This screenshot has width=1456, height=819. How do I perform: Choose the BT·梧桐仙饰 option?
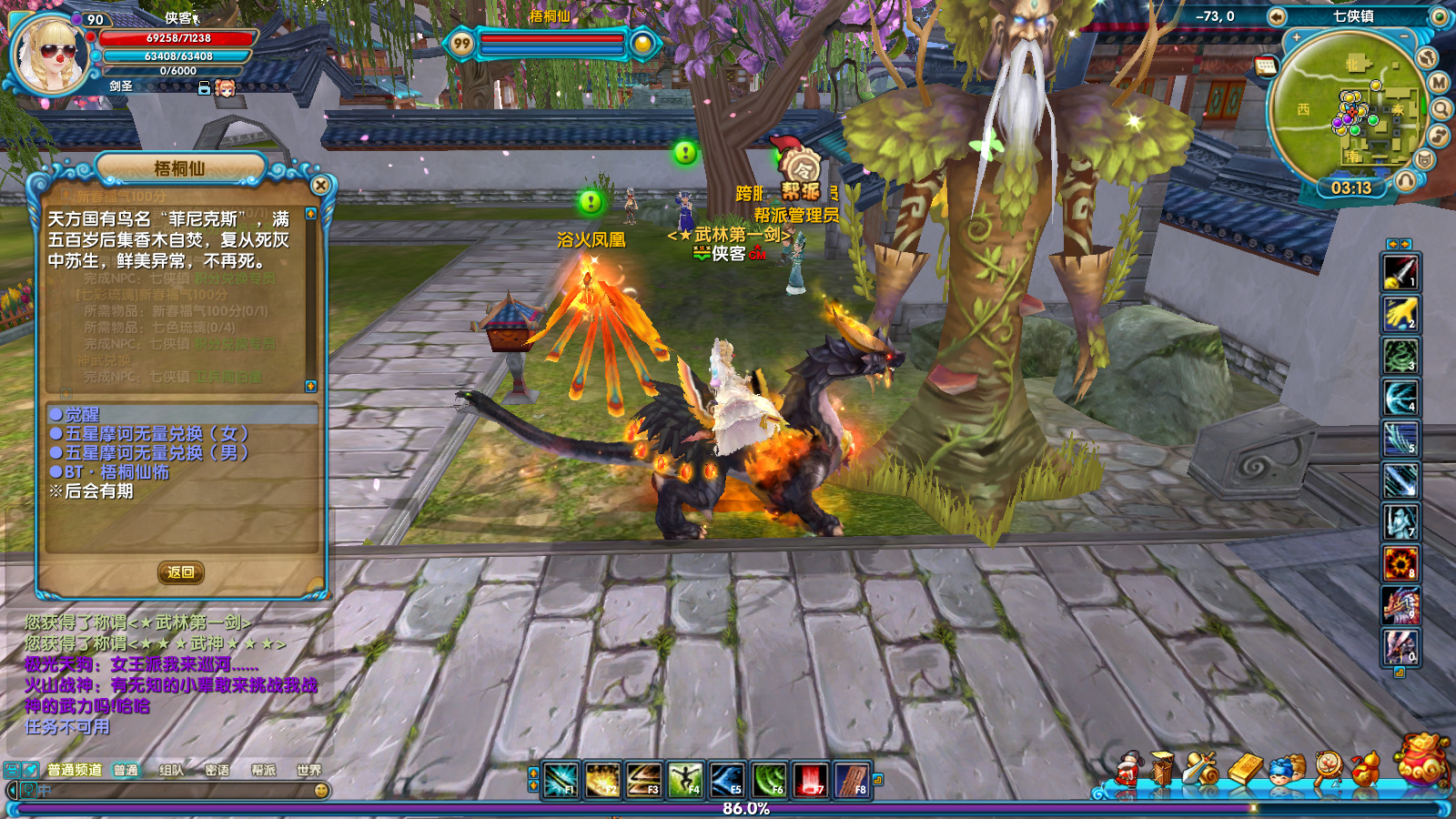116,472
